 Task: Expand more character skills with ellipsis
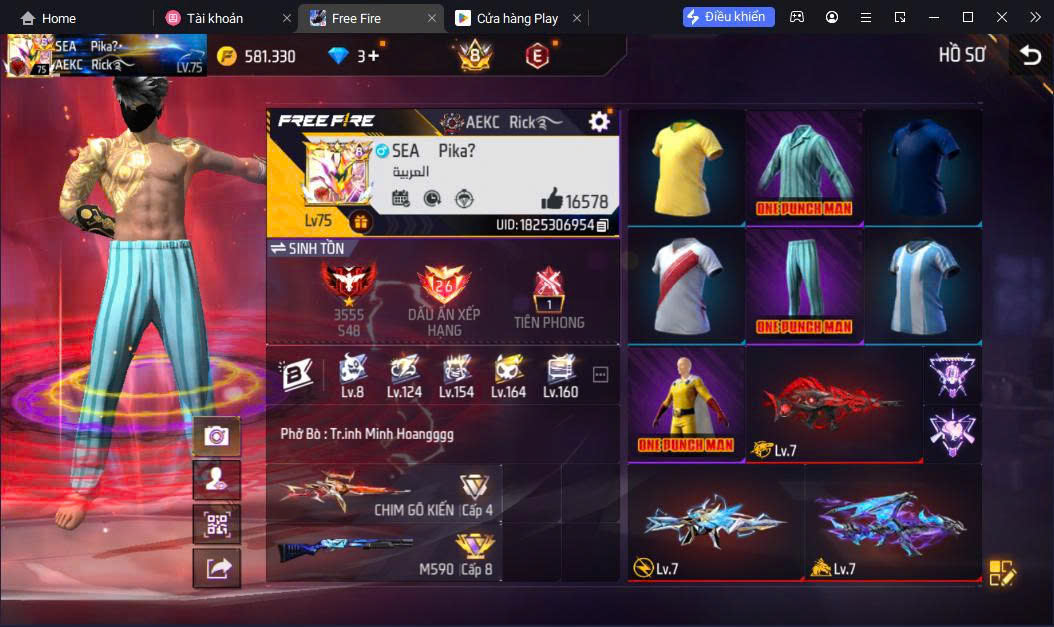point(600,375)
